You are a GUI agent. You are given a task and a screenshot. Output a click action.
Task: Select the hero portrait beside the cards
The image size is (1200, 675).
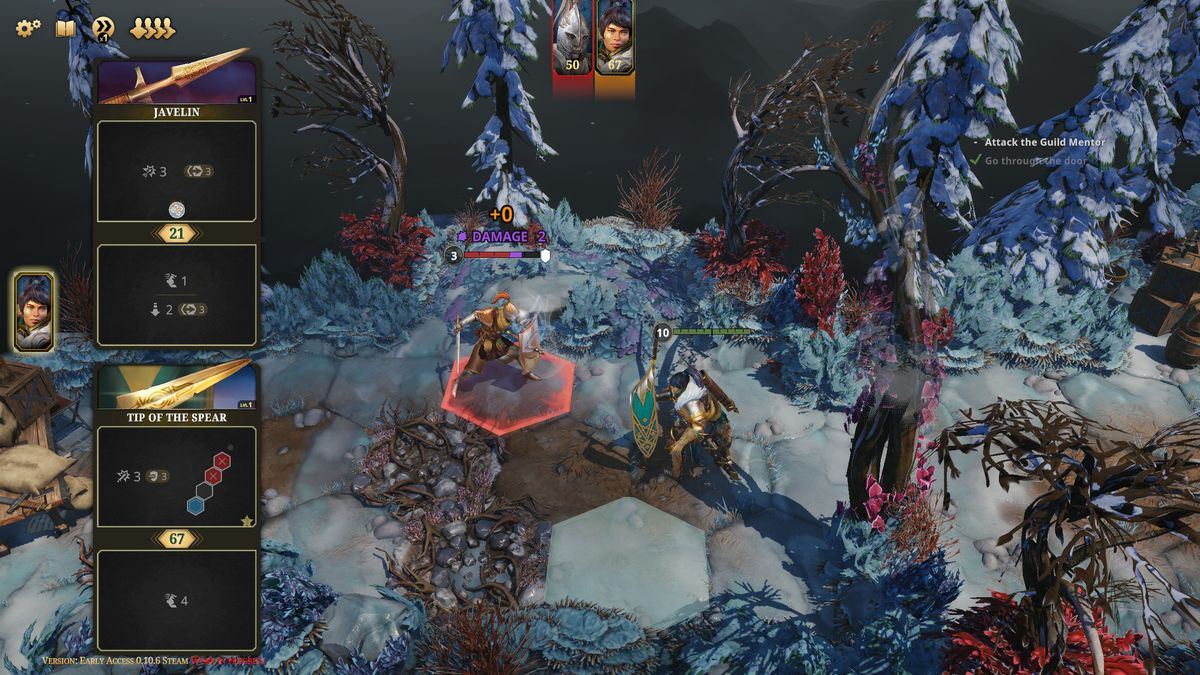click(x=34, y=311)
